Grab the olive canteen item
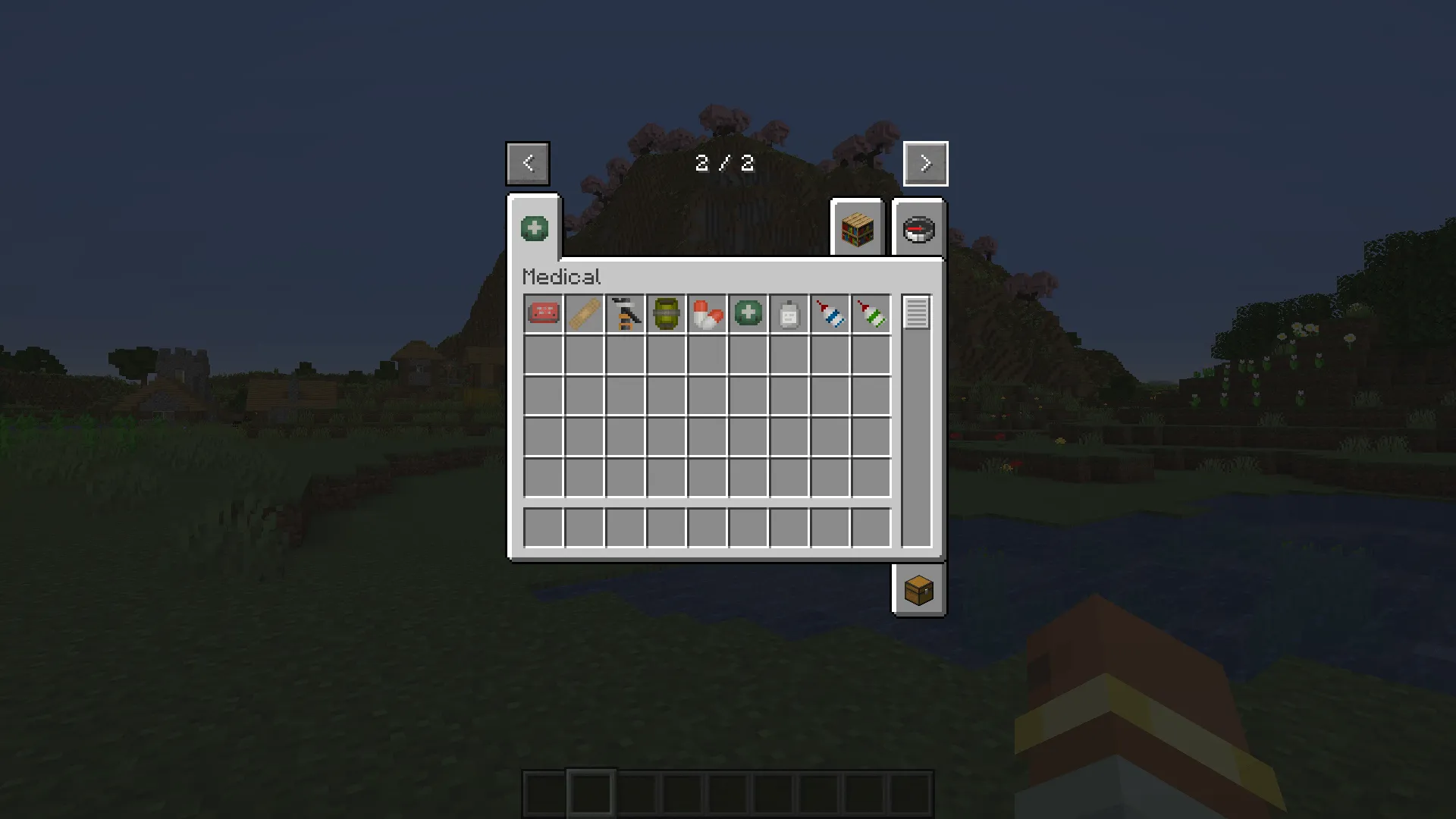1456x819 pixels. tap(666, 313)
